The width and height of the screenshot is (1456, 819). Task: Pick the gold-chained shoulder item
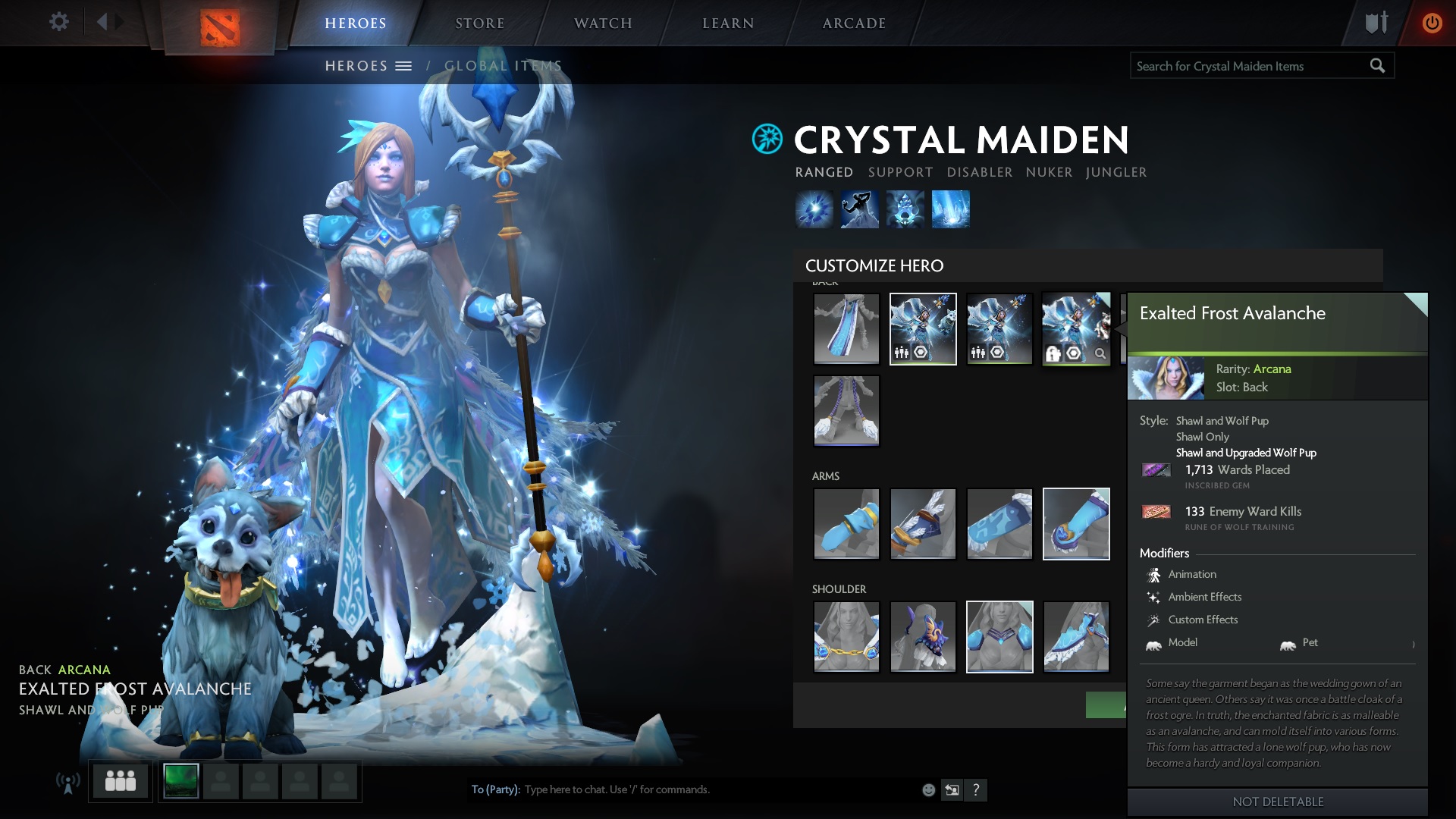tap(846, 637)
